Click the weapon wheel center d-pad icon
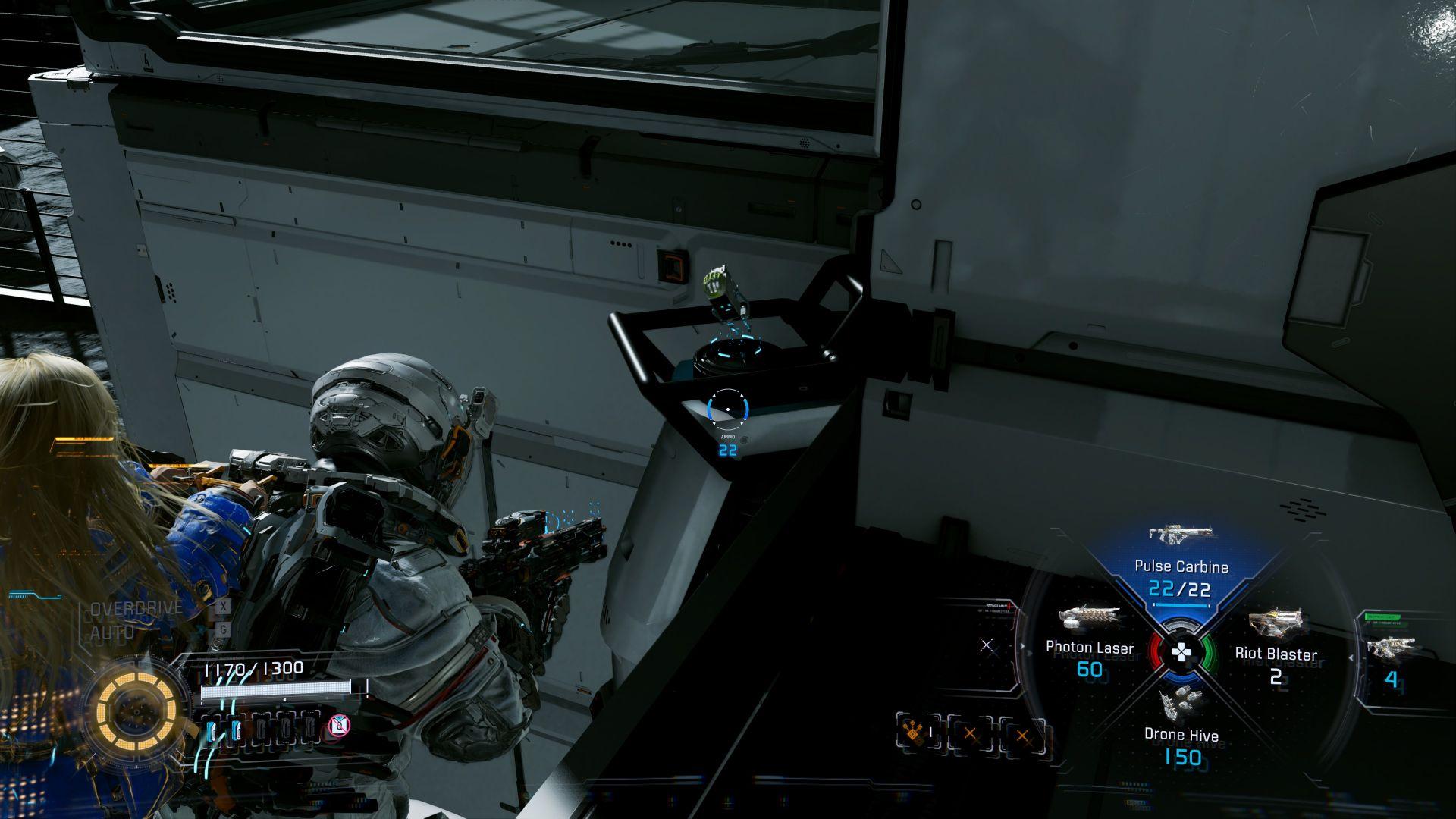 1182,652
